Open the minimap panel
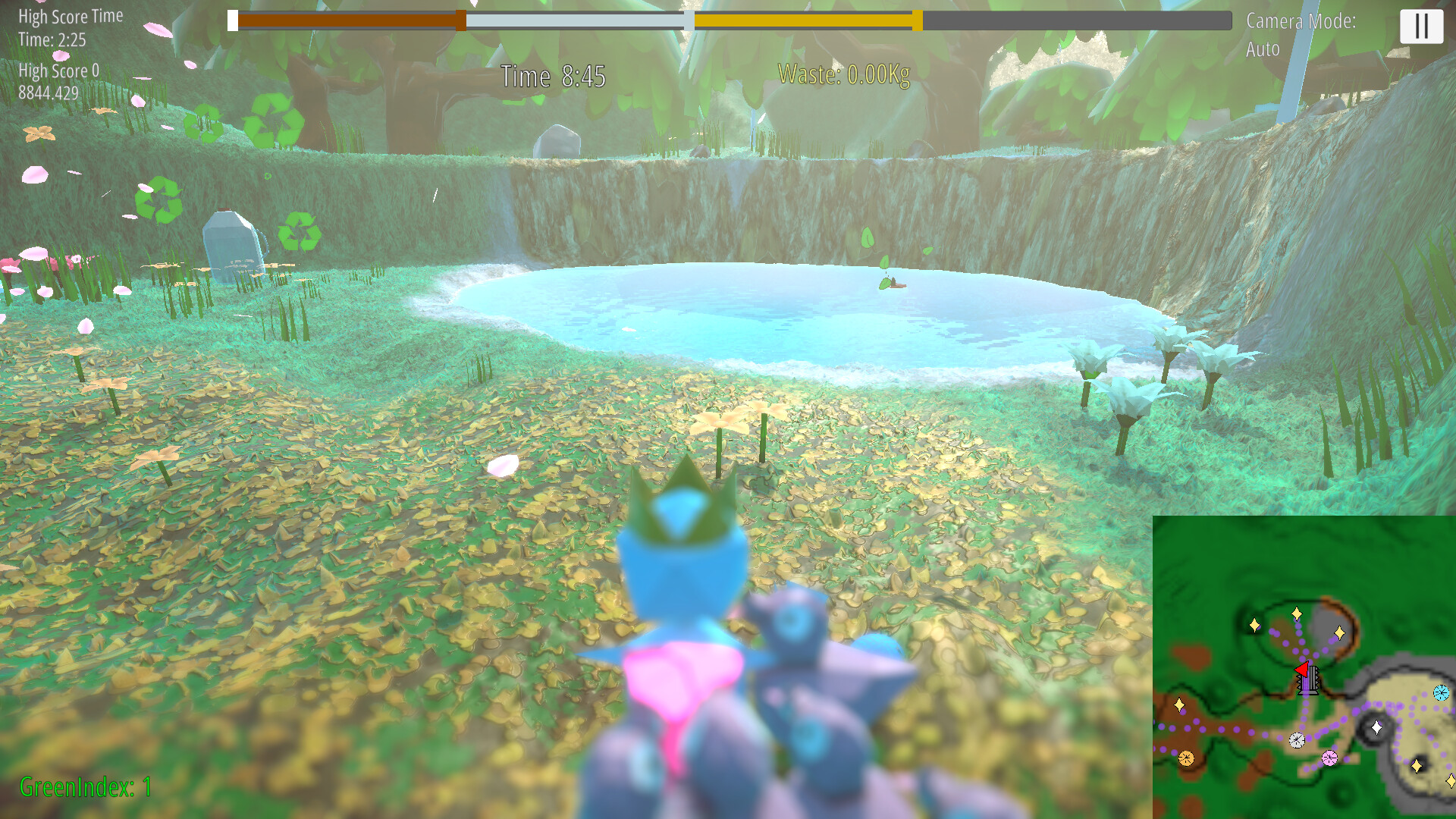The height and width of the screenshot is (819, 1456). (x=1304, y=667)
